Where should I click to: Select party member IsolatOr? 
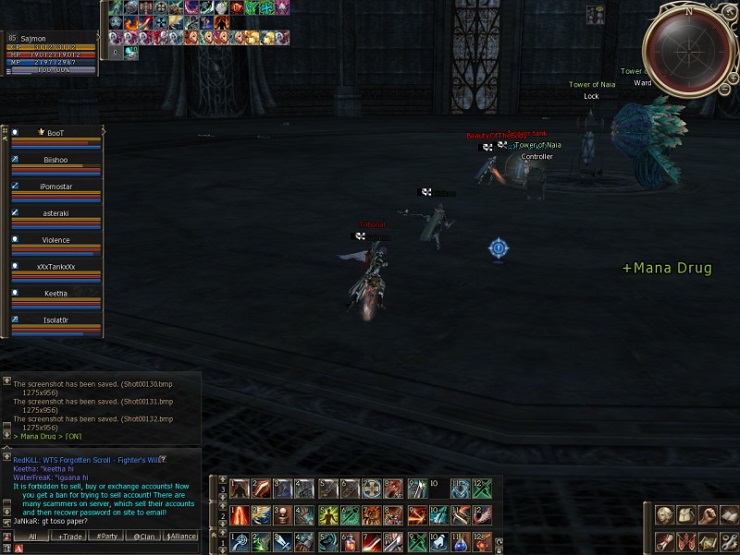coord(56,320)
